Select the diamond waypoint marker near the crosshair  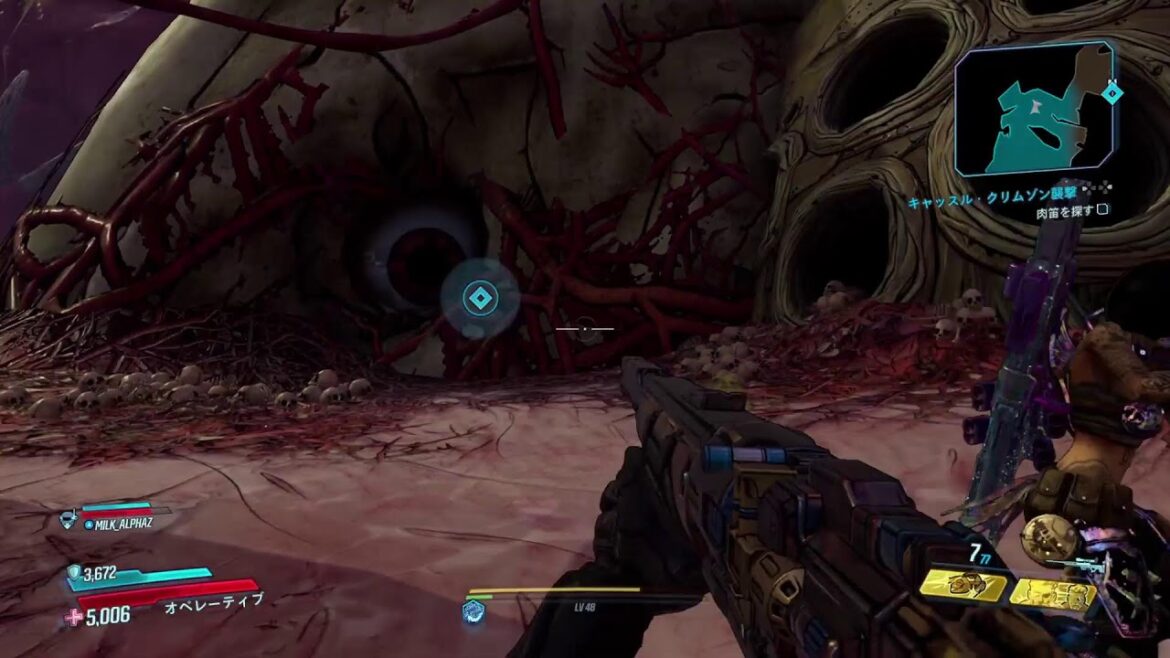(x=480, y=297)
